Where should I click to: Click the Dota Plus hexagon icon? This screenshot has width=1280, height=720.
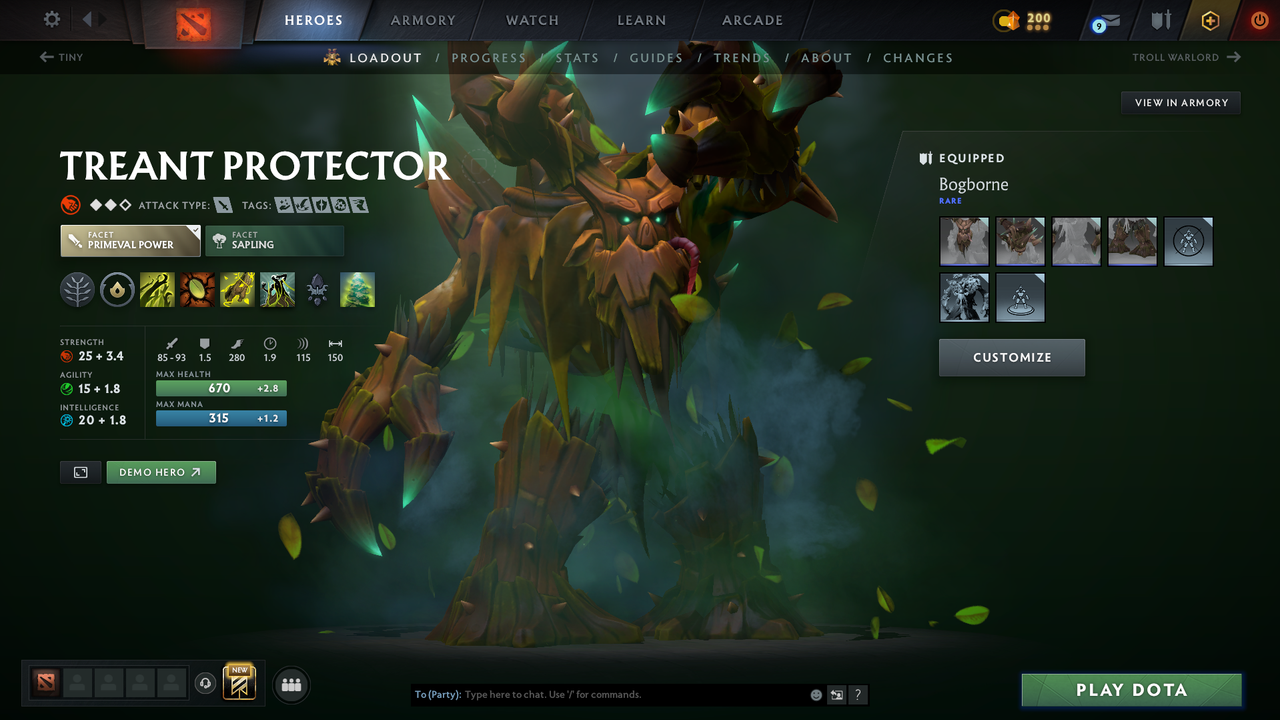pos(1210,20)
